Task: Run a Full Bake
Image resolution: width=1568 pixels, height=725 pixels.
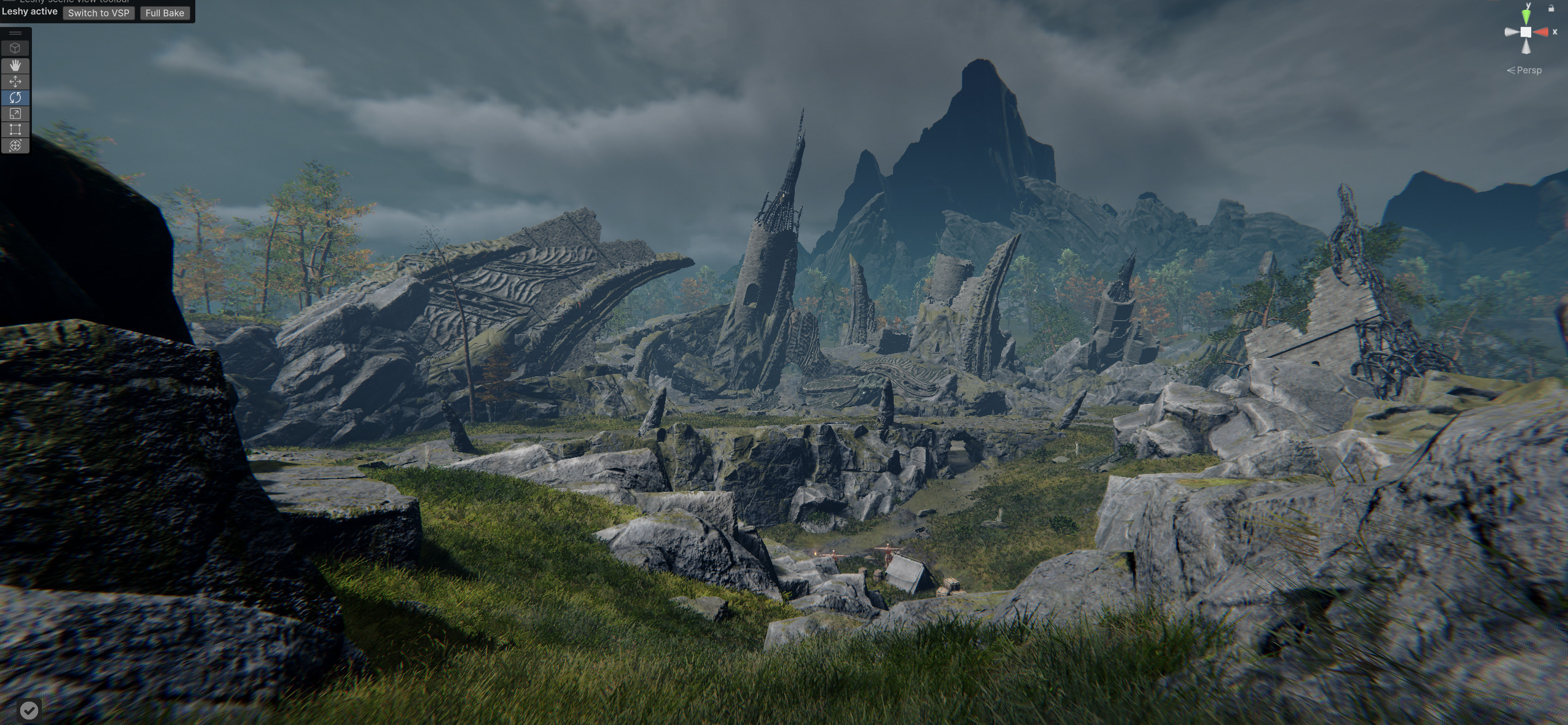Action: (165, 13)
